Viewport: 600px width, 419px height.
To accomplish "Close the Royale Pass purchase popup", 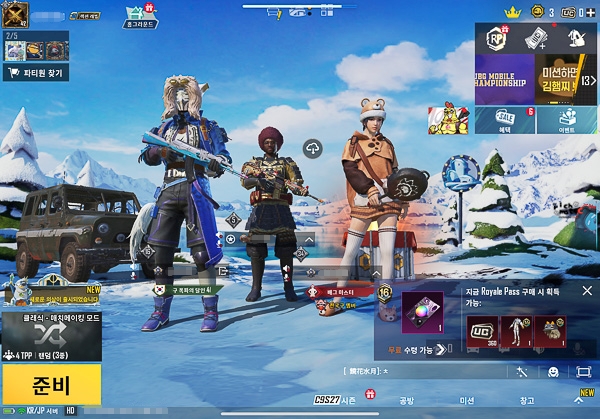I will (x=587, y=291).
